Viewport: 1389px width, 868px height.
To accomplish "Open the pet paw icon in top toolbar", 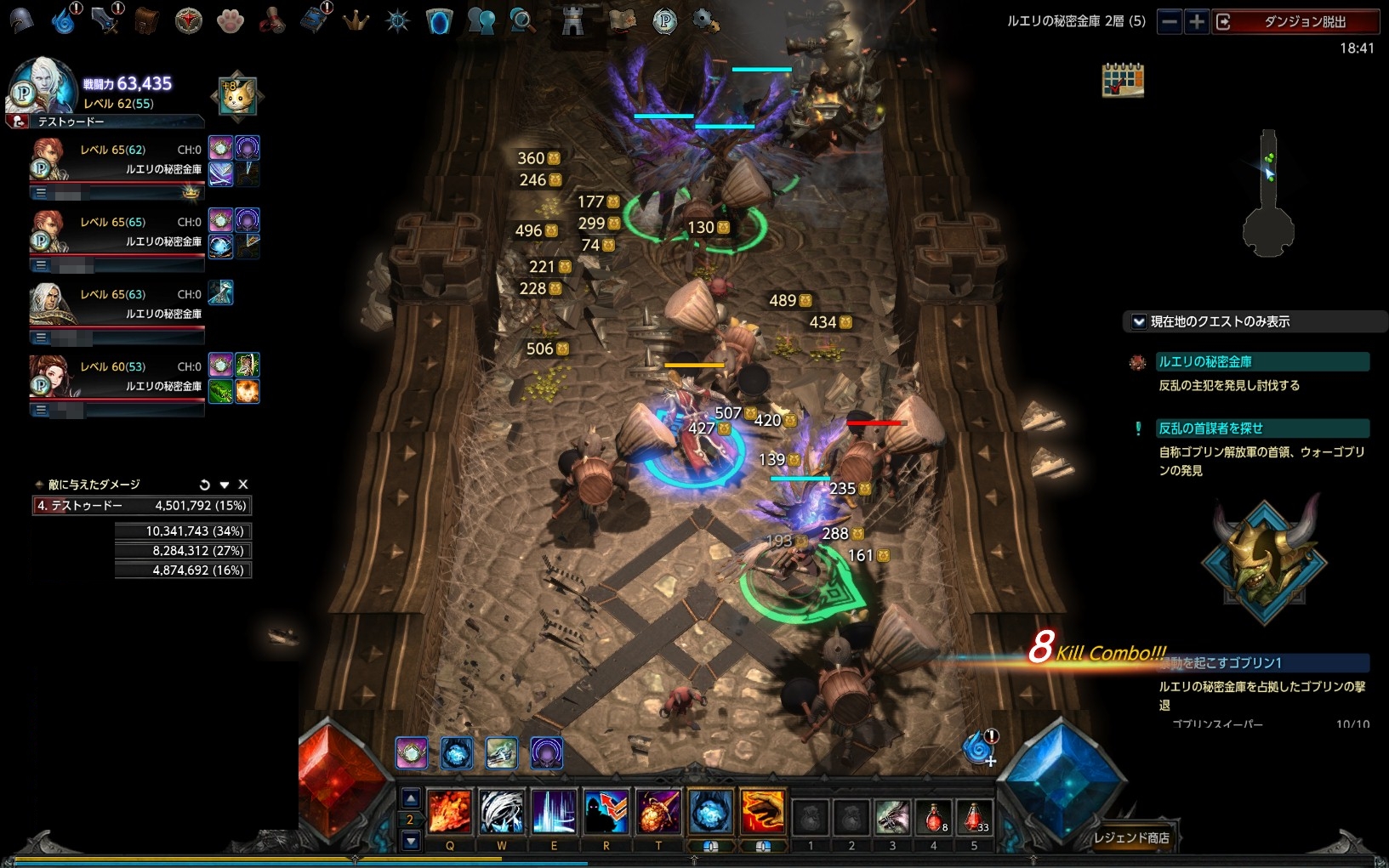I will (x=230, y=21).
